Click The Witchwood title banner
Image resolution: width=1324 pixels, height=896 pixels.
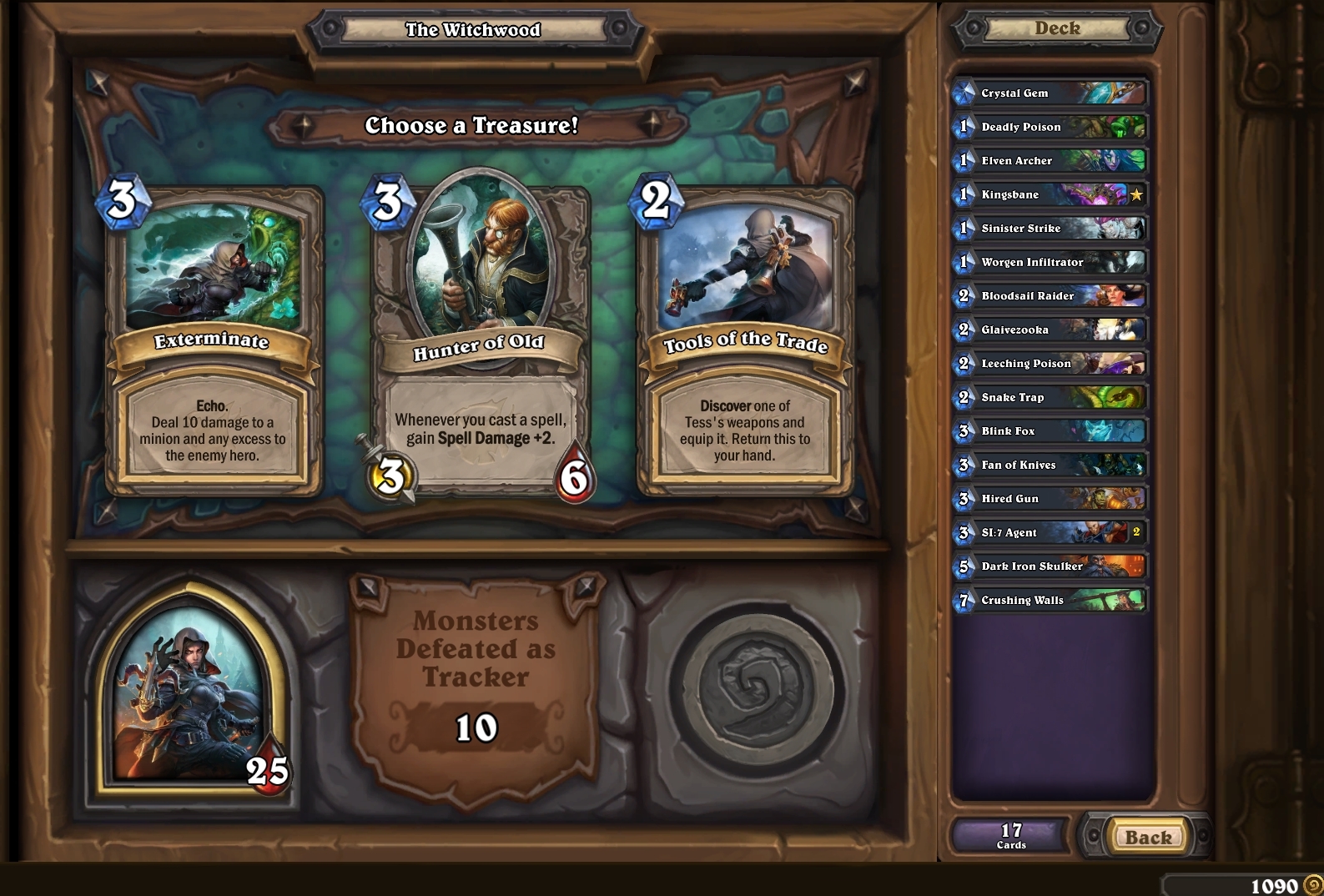[x=472, y=29]
